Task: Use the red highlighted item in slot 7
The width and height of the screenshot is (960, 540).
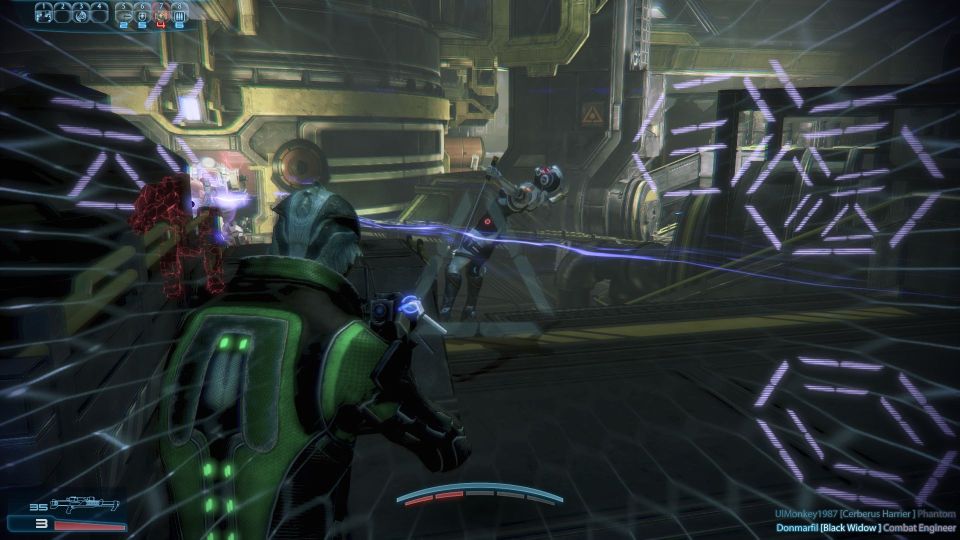Action: (x=161, y=15)
